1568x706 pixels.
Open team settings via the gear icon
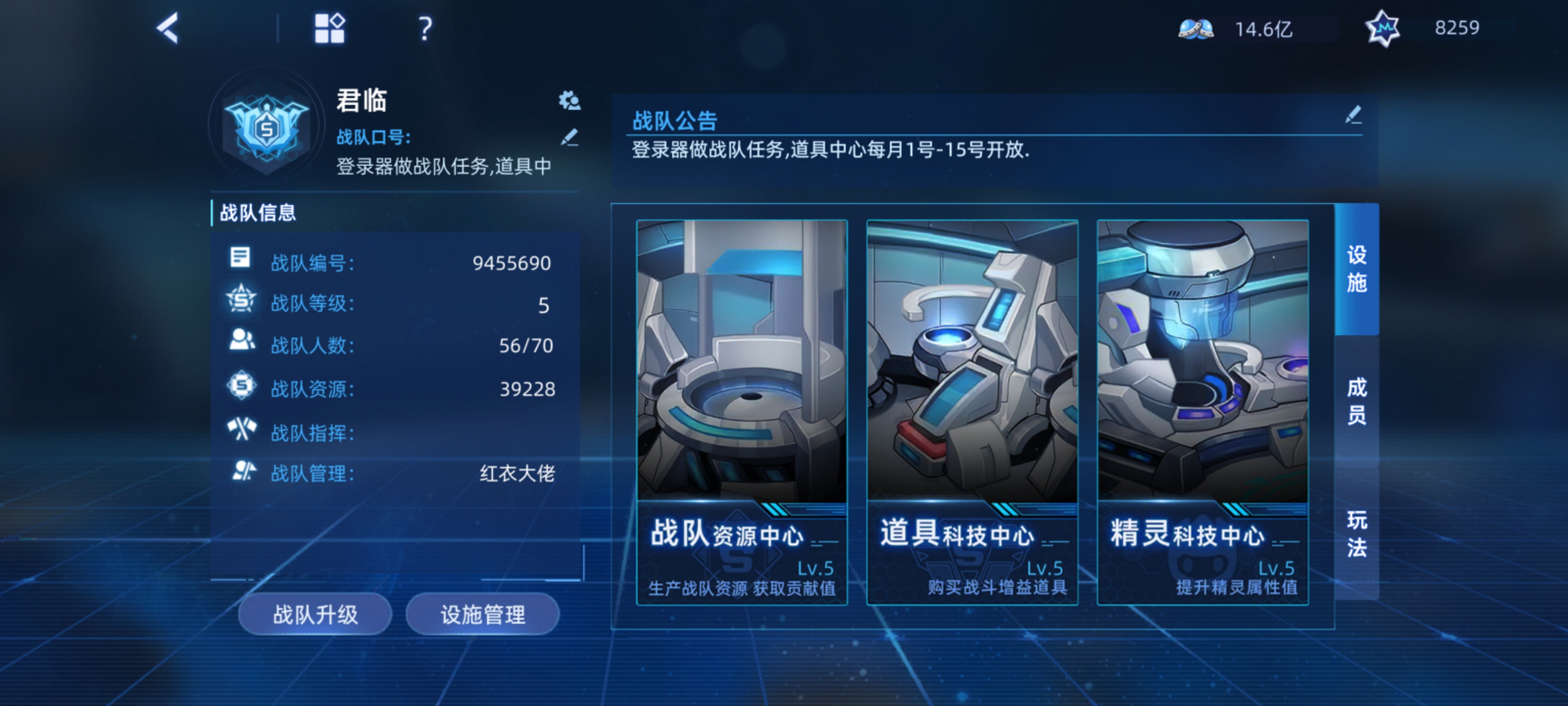tap(569, 101)
